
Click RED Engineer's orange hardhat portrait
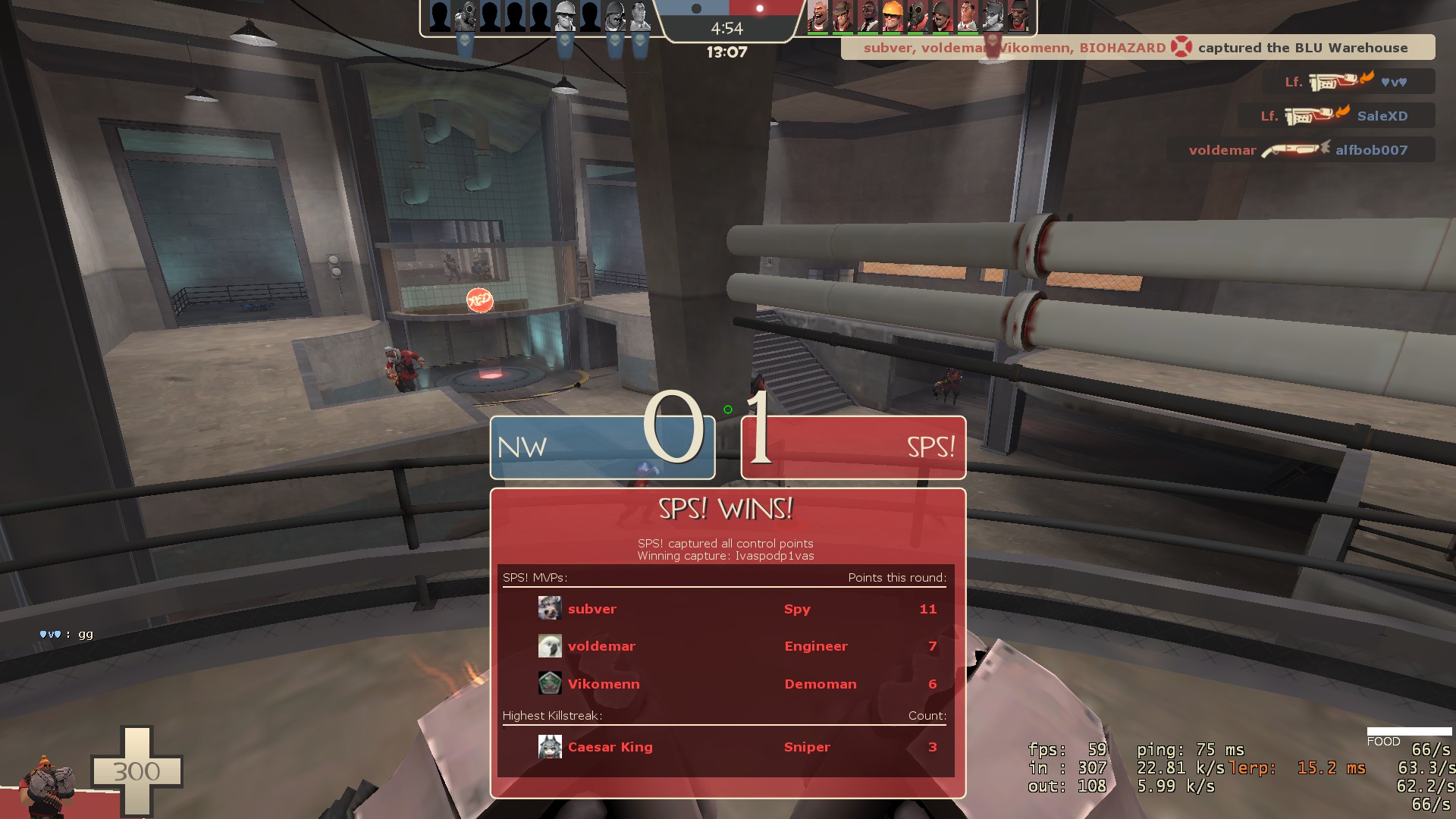tap(892, 16)
